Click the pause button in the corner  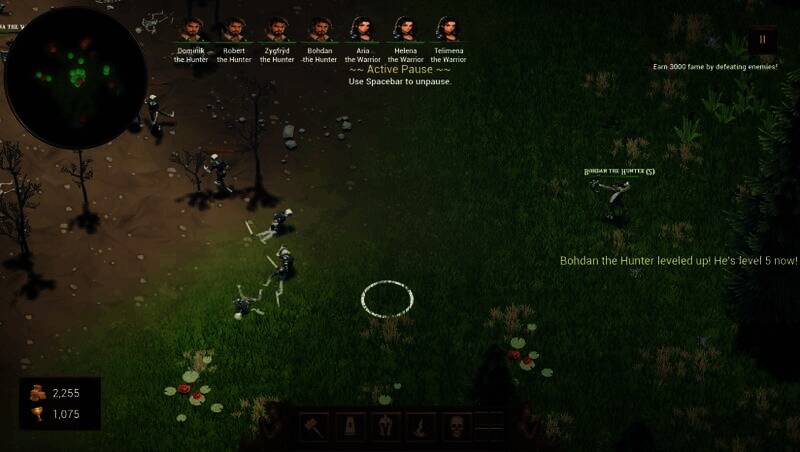coord(762,41)
